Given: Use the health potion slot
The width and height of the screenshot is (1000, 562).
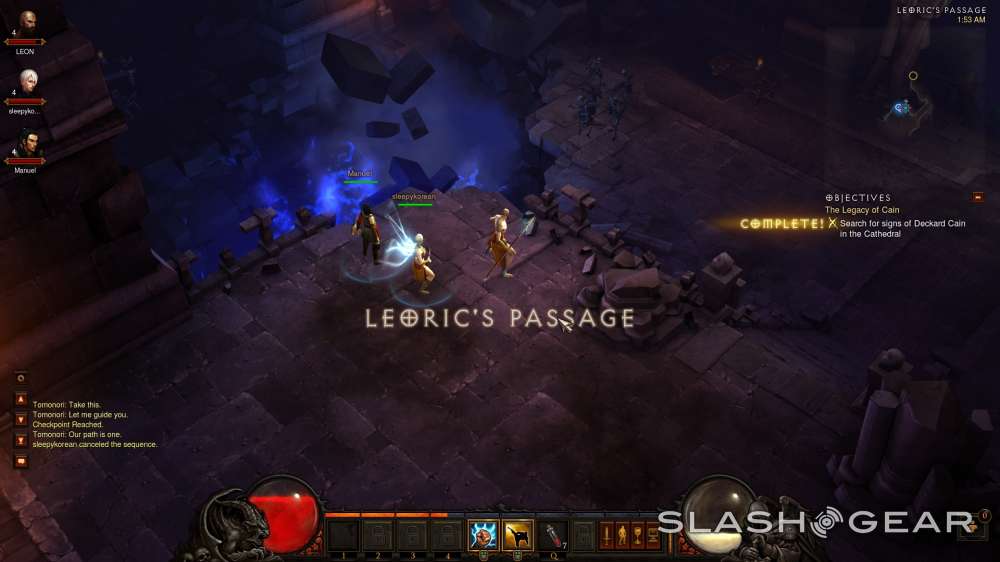Looking at the screenshot, I should click(553, 535).
